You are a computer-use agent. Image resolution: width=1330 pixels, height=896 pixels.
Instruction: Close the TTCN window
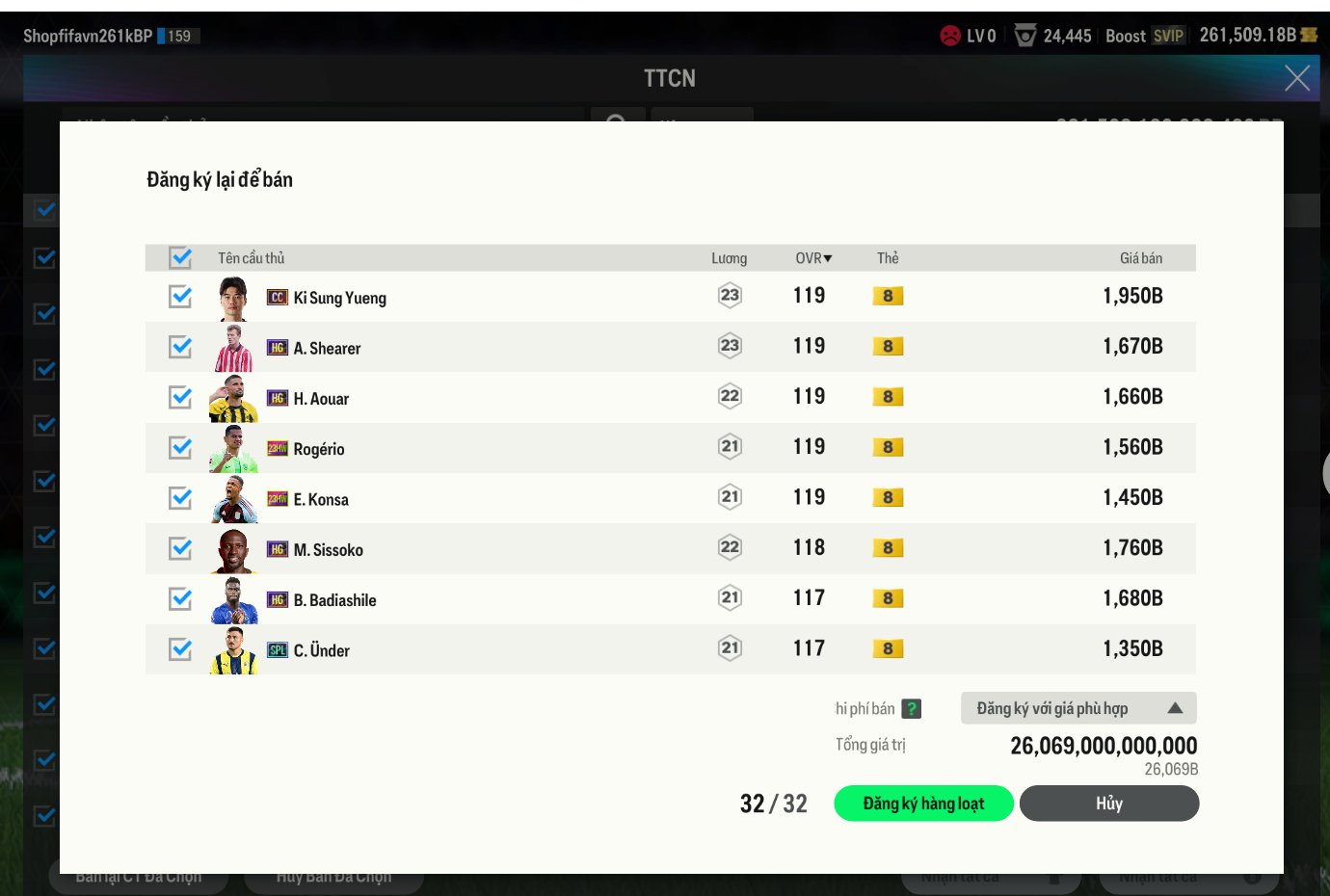(x=1296, y=78)
